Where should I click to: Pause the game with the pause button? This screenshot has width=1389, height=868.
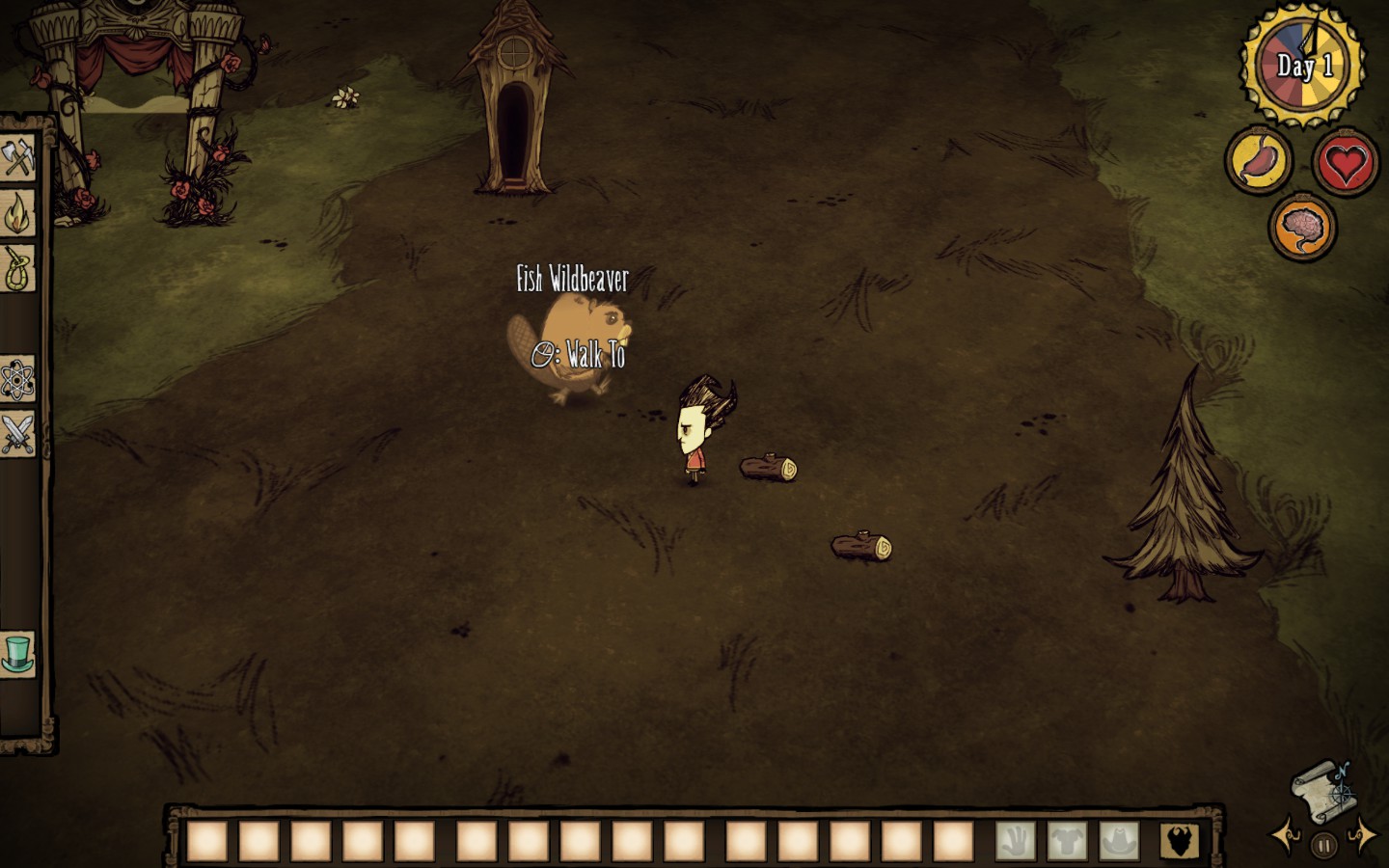tap(1324, 846)
